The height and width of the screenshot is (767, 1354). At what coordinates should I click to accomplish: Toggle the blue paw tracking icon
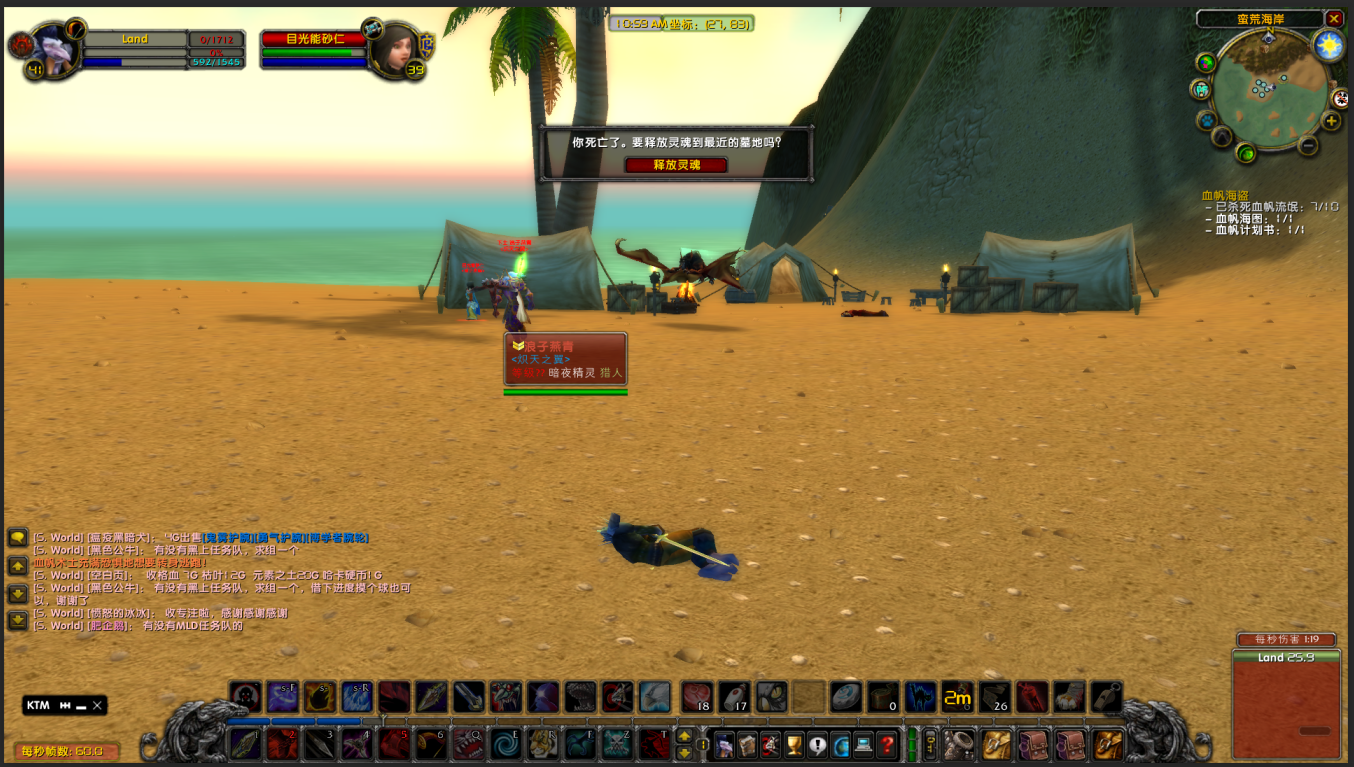click(x=1221, y=135)
